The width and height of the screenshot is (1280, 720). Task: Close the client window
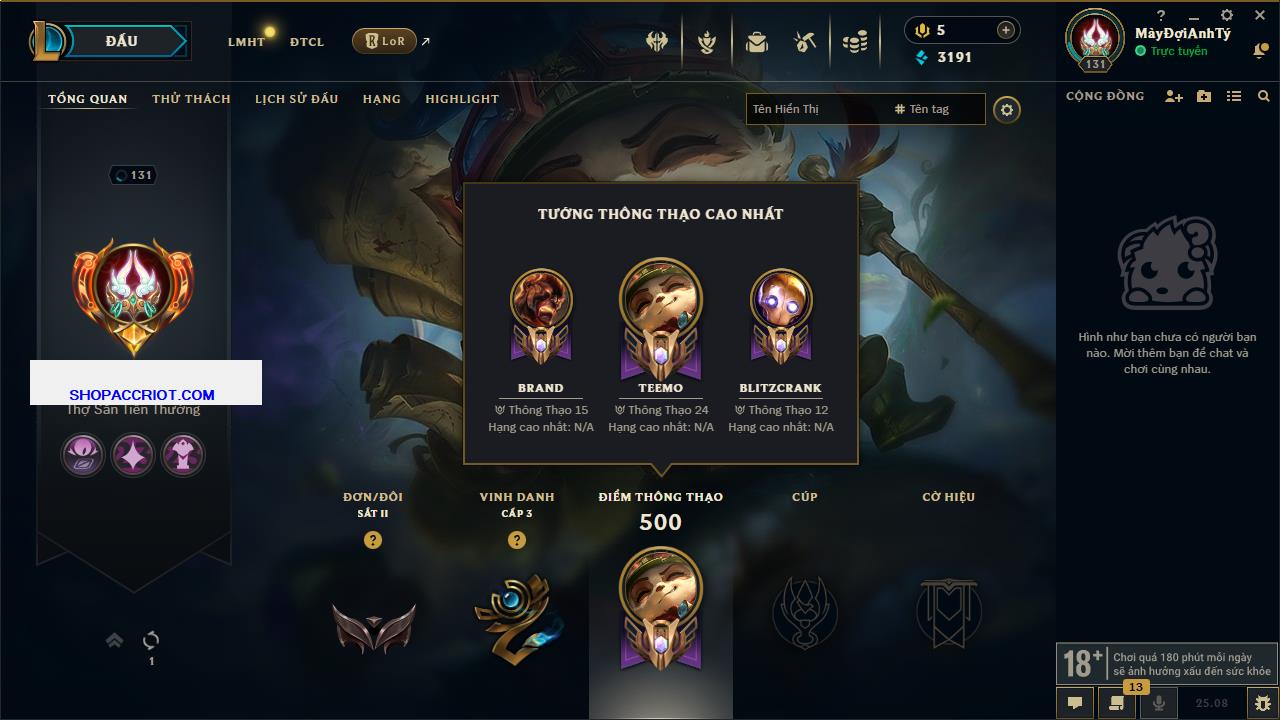[1260, 15]
